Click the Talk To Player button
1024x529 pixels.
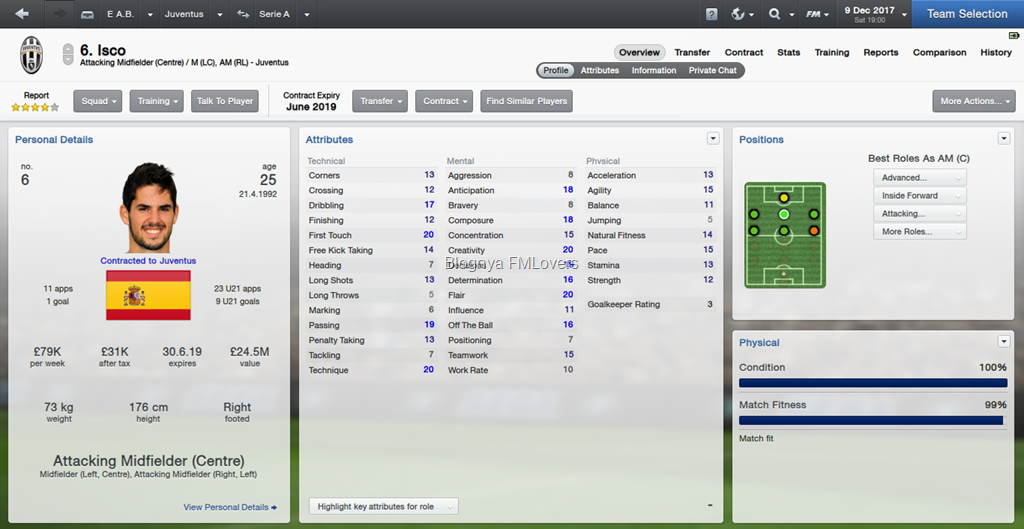[225, 101]
